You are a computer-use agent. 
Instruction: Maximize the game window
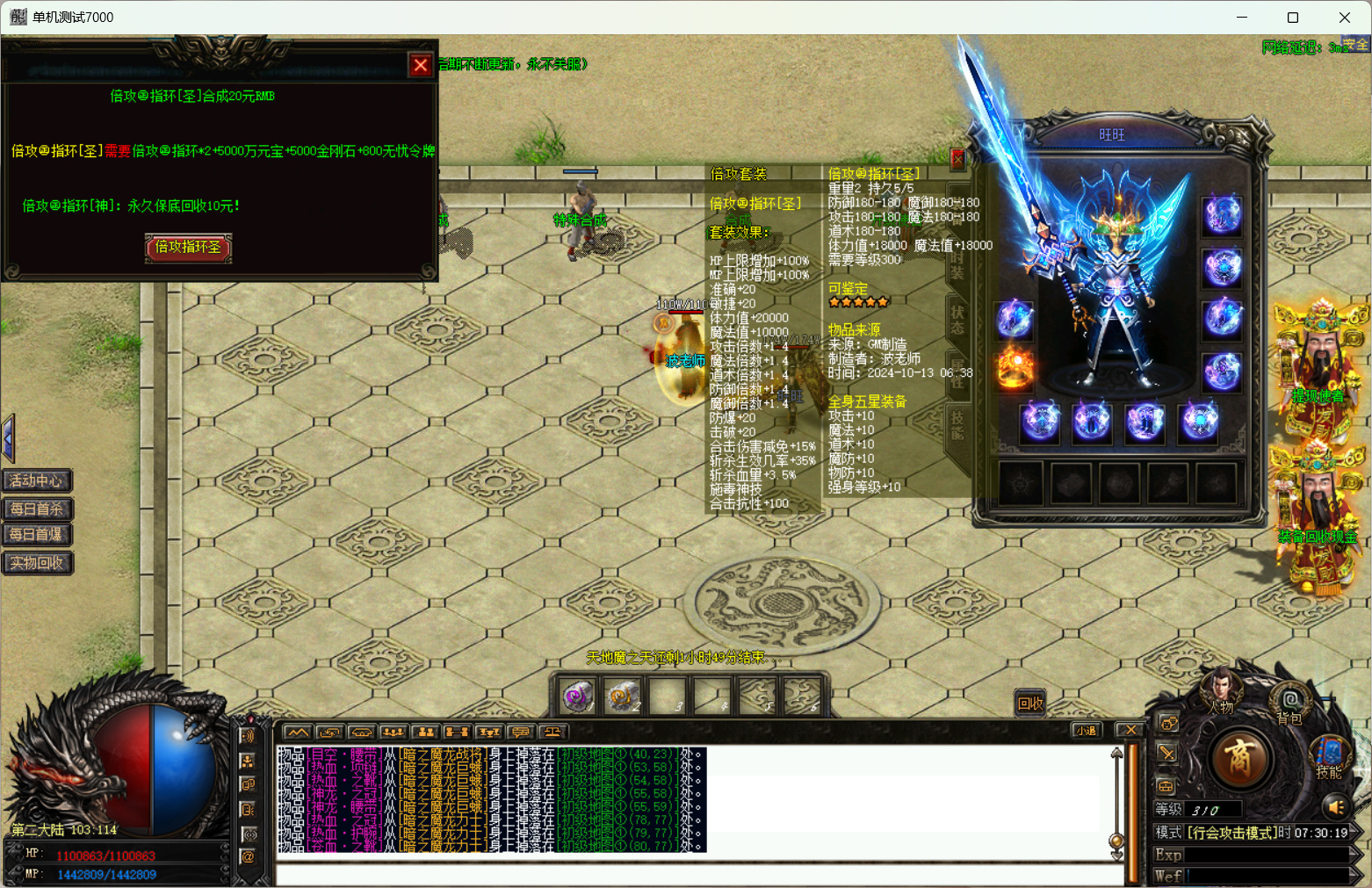coord(1293,18)
